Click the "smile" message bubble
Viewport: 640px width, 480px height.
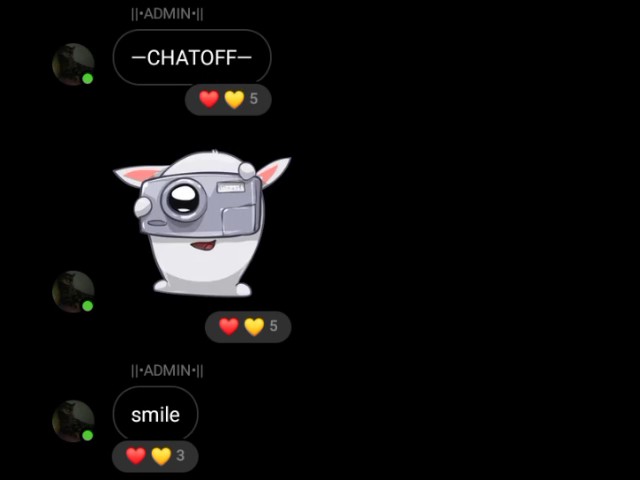pyautogui.click(x=155, y=414)
